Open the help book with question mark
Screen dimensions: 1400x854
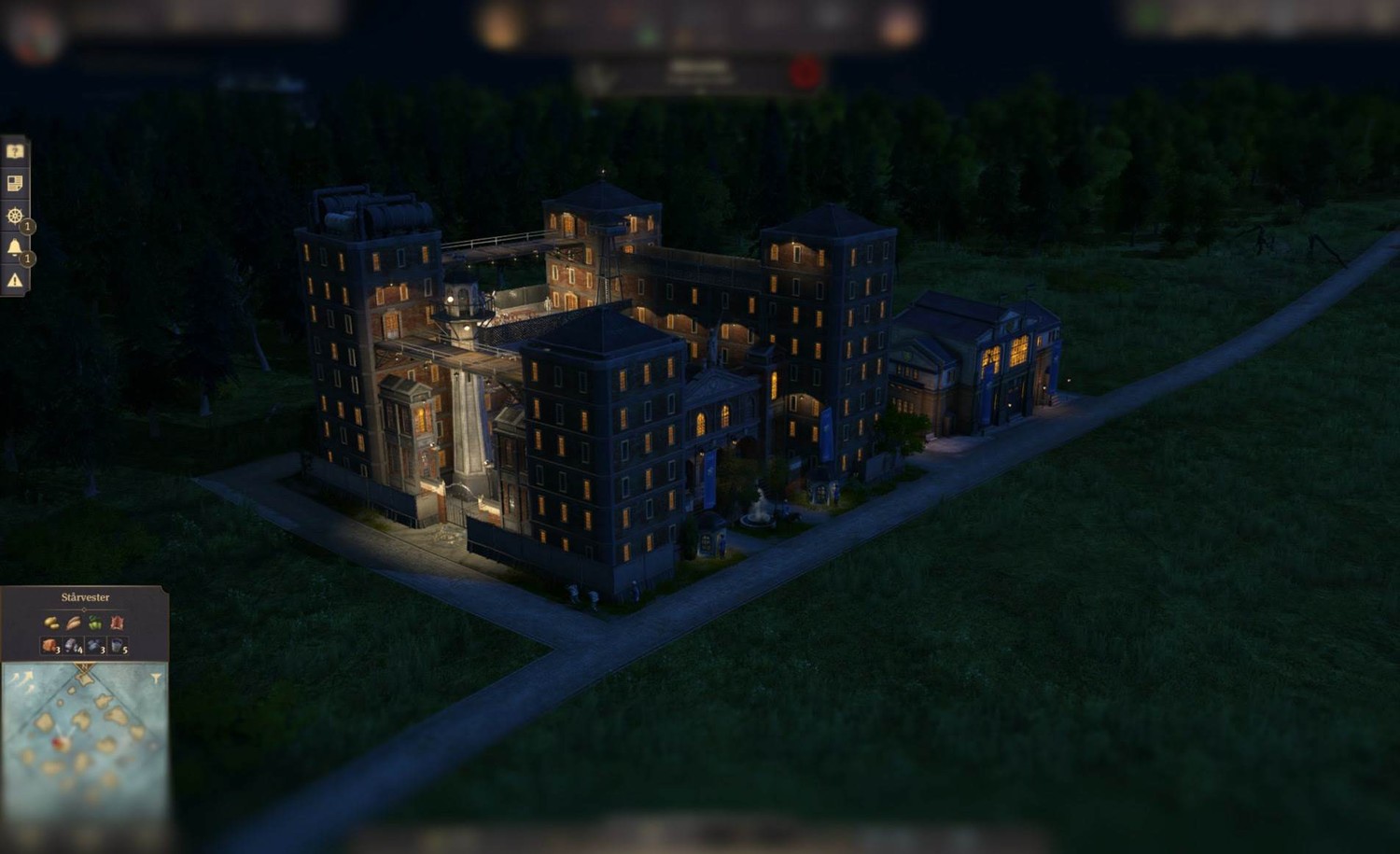(x=15, y=151)
